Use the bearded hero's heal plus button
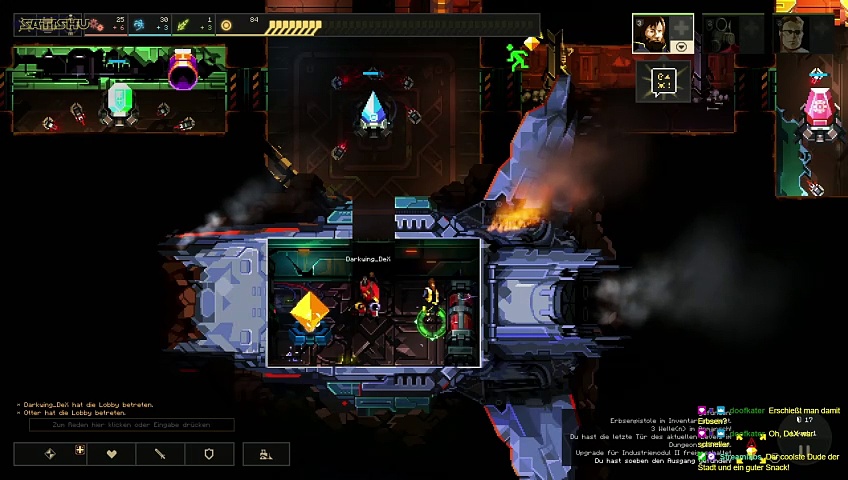Screen dimensions: 848x480 pyautogui.click(x=682, y=25)
